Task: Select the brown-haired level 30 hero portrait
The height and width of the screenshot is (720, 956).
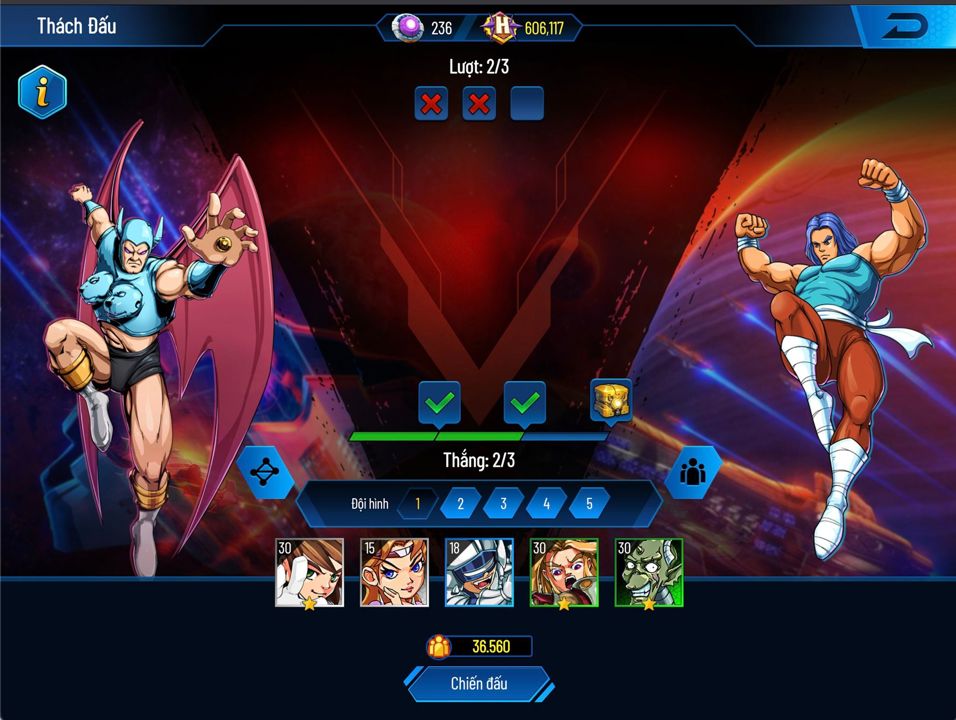Action: (309, 573)
